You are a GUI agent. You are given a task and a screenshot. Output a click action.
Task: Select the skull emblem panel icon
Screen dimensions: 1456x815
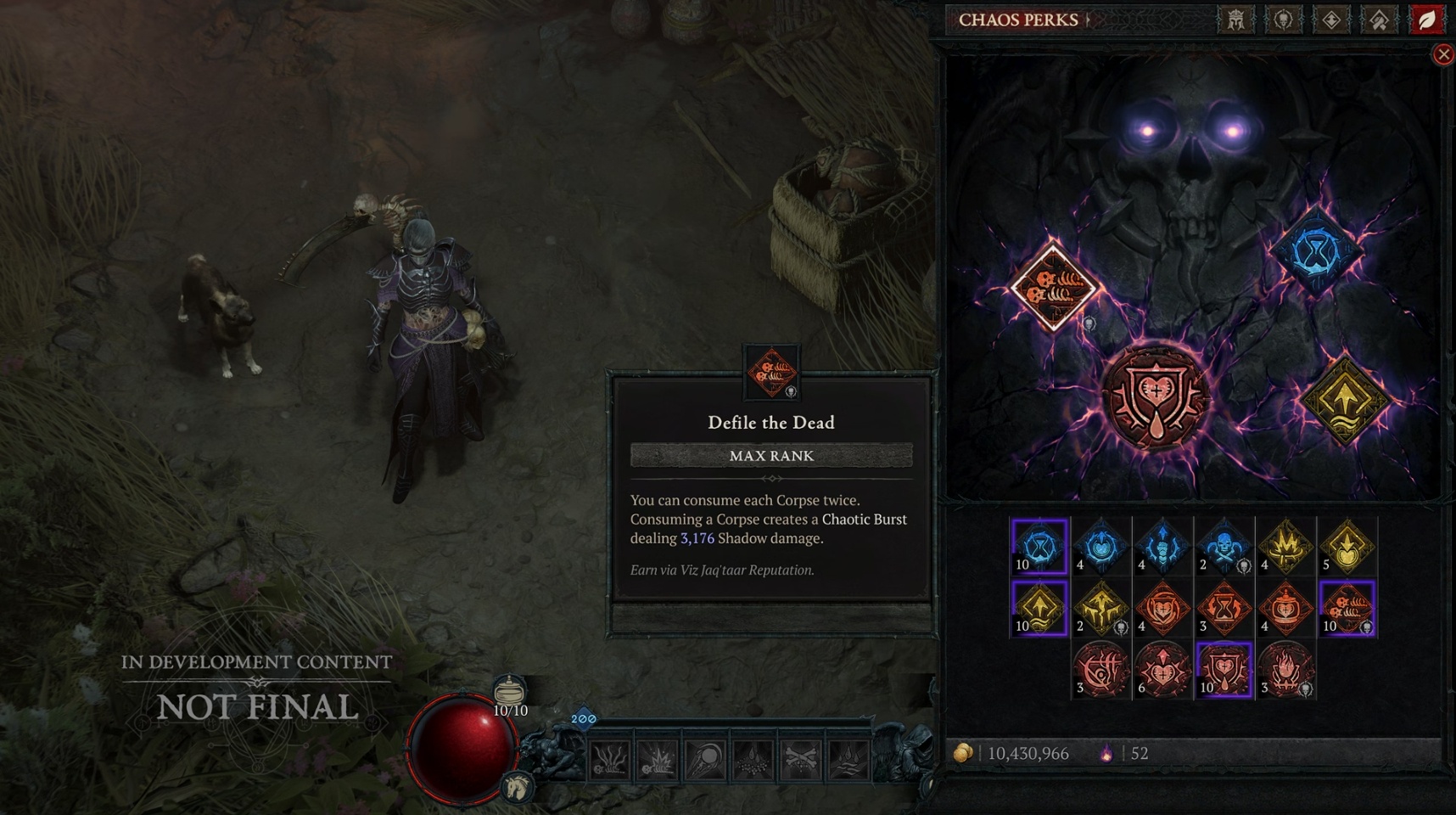pyautogui.click(x=1285, y=20)
